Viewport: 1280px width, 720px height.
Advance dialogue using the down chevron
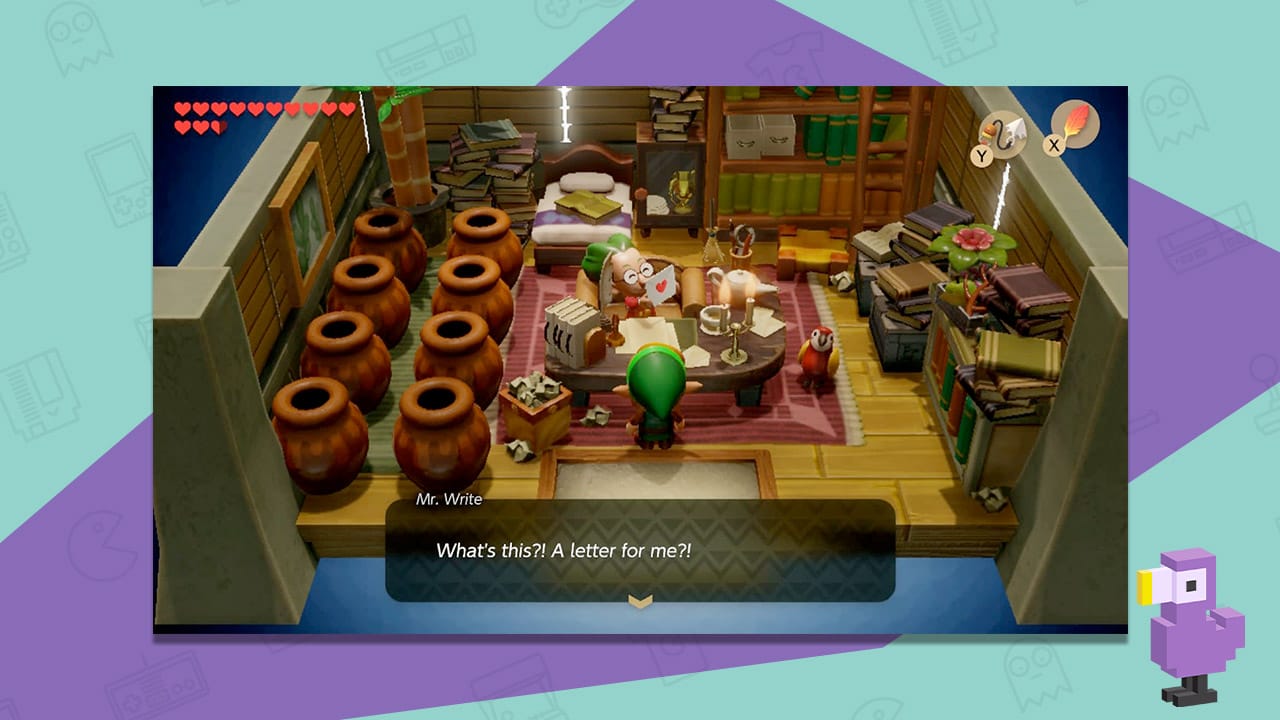[x=640, y=600]
